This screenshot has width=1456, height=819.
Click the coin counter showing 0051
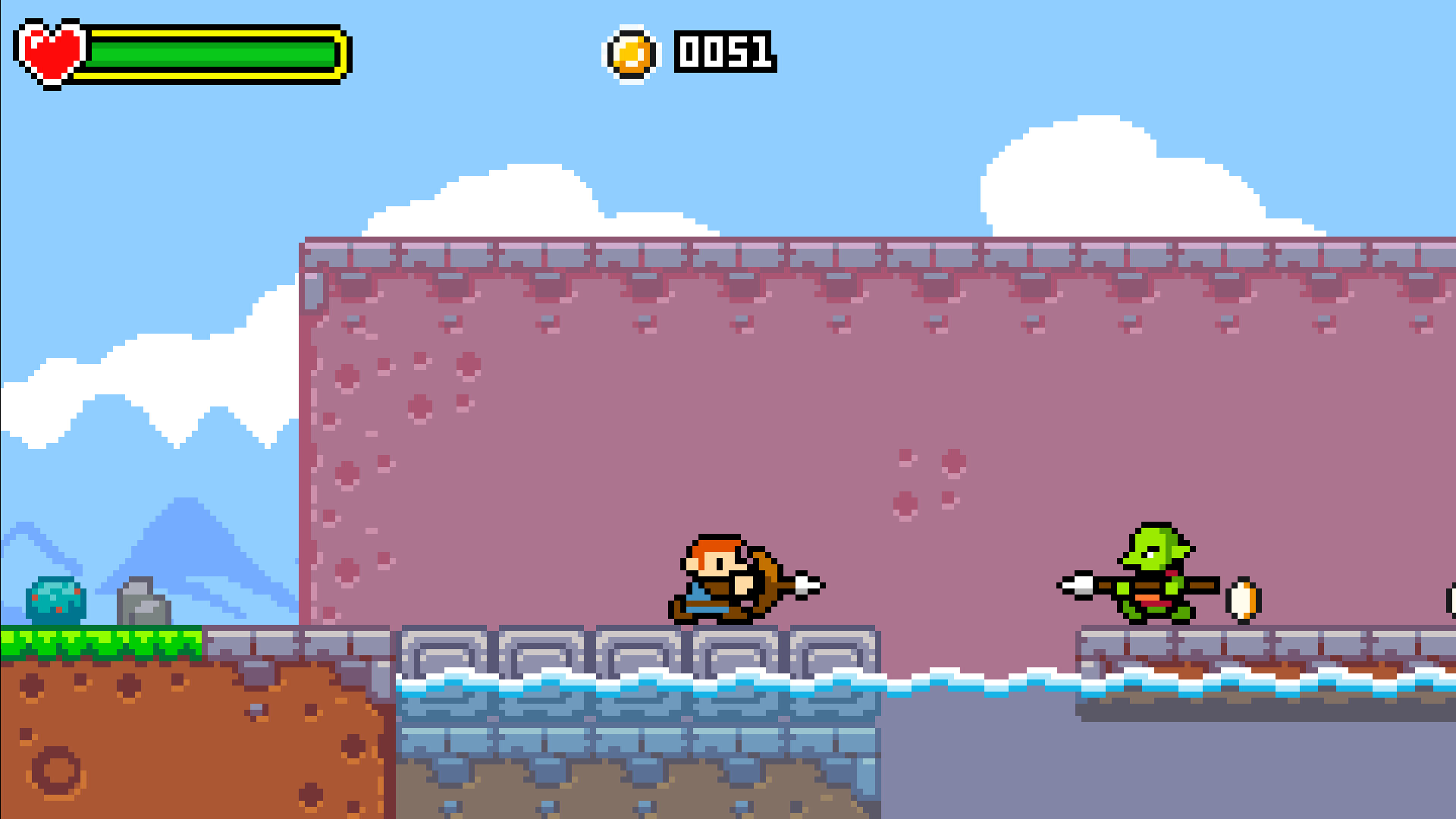(724, 53)
